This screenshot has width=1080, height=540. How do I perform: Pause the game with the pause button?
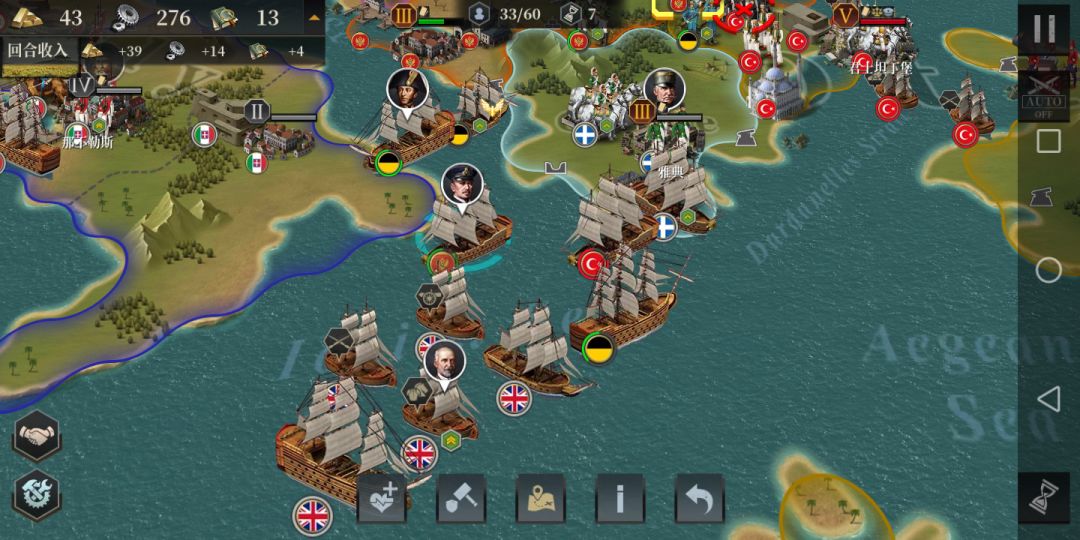(x=1044, y=29)
